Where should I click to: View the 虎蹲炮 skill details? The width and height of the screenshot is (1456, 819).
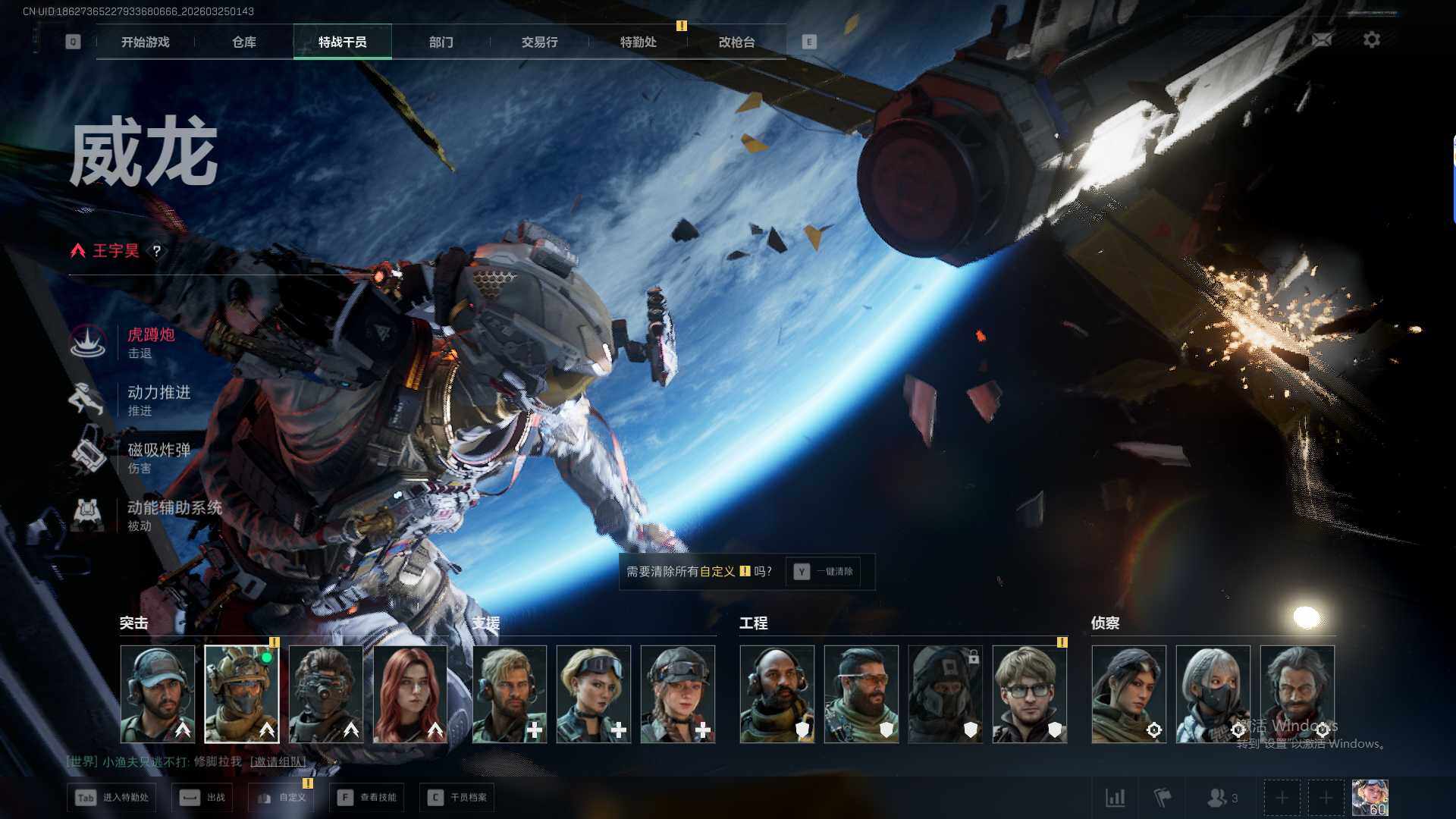coord(150,342)
